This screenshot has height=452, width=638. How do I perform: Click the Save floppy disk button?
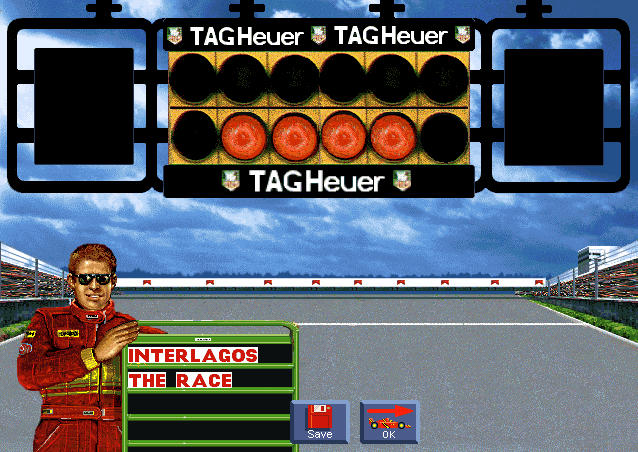tap(319, 422)
